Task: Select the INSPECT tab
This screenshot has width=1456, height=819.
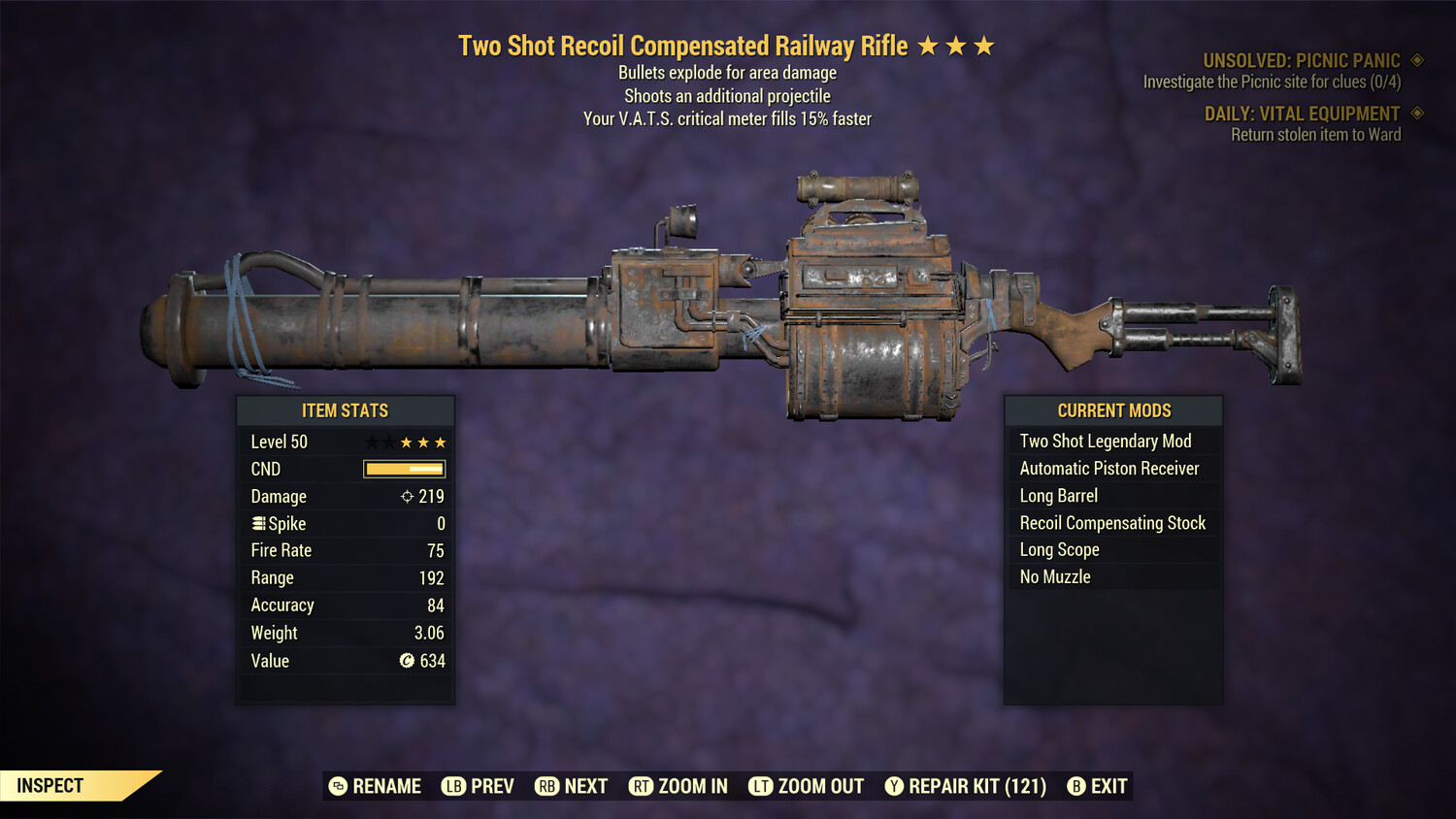Action: coord(50,785)
